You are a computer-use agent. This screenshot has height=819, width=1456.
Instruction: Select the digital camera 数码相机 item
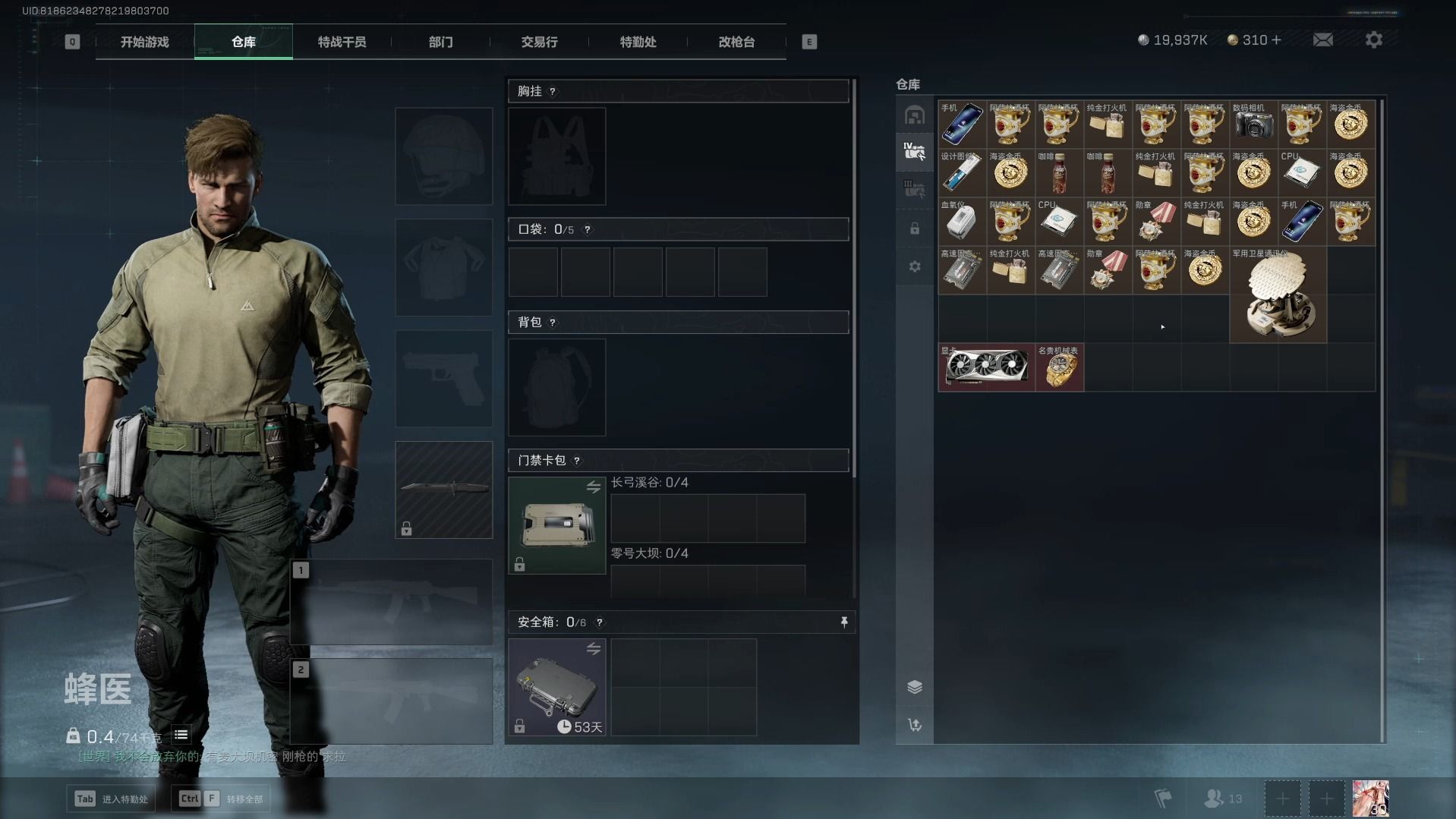pyautogui.click(x=1253, y=124)
